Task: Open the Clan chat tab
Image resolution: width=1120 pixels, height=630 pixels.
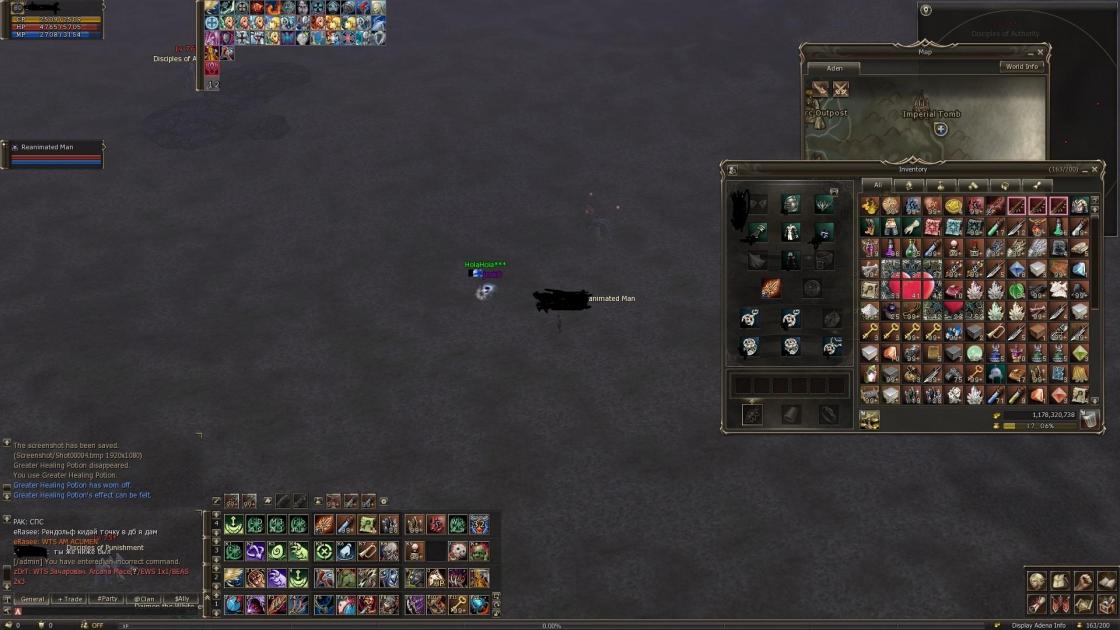Action: [144, 599]
